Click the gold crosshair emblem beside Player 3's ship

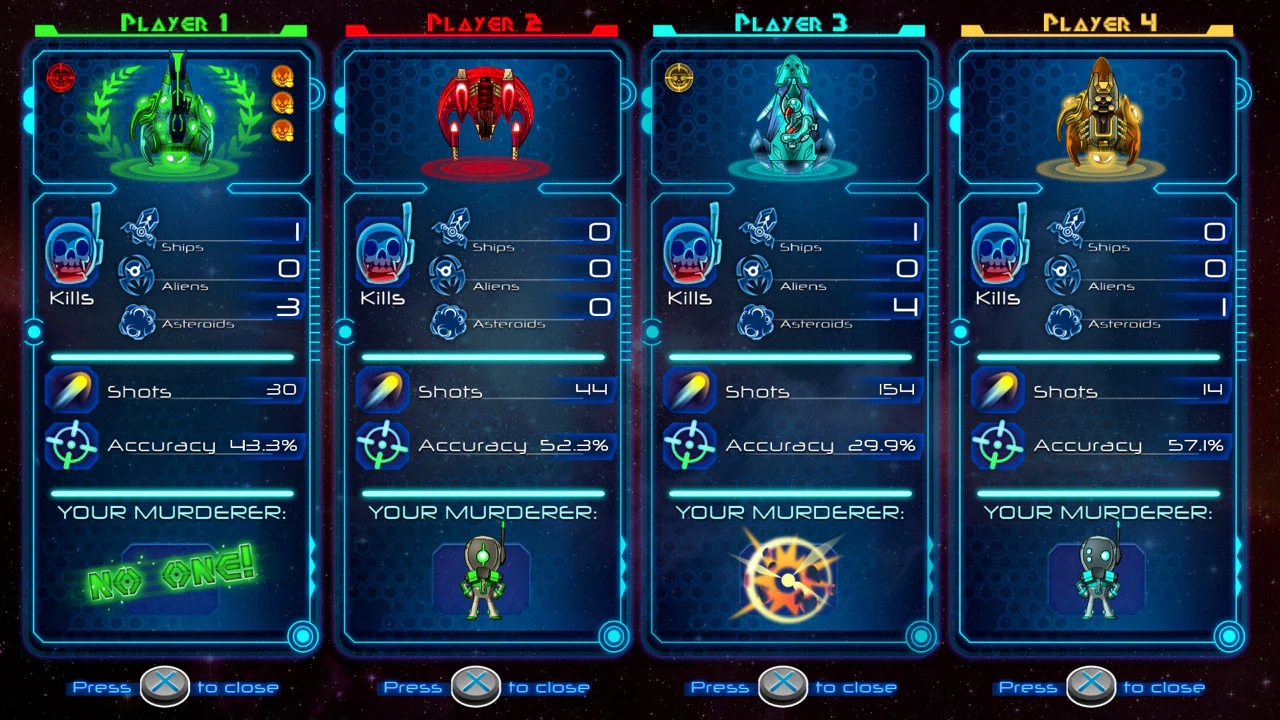(x=678, y=76)
